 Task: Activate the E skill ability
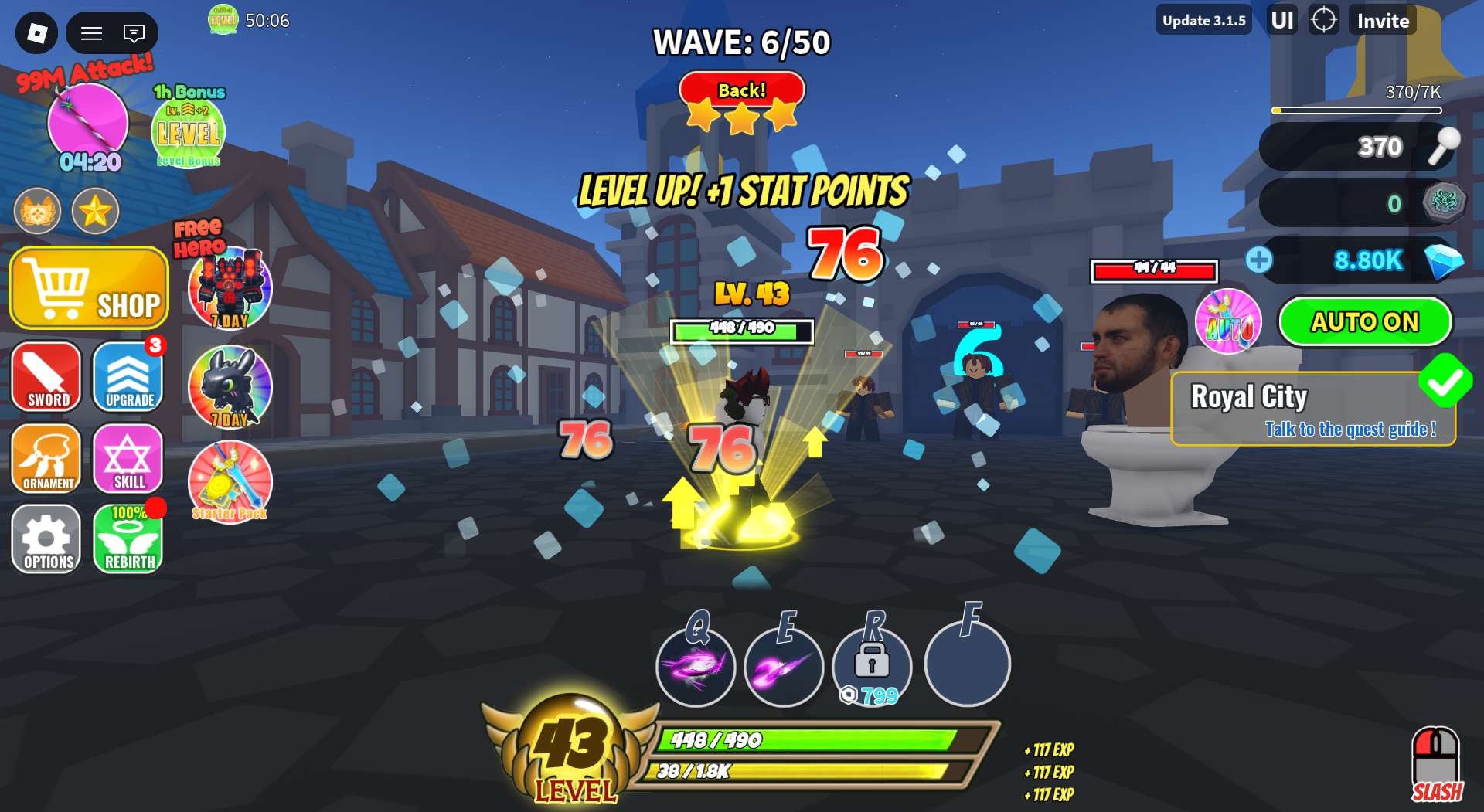784,666
